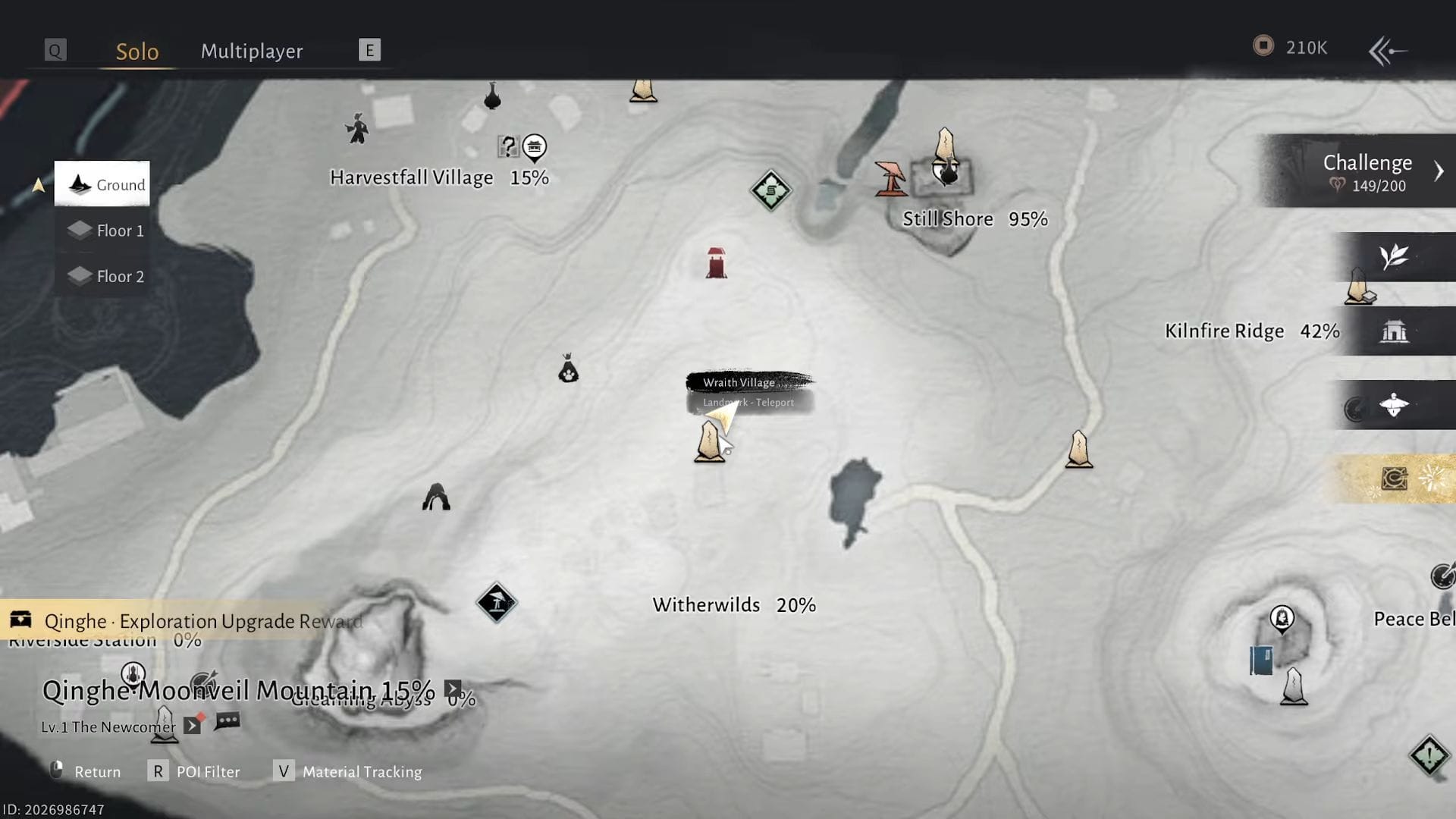
Task: Select the tea leaf material icon in sidebar
Action: click(1395, 257)
